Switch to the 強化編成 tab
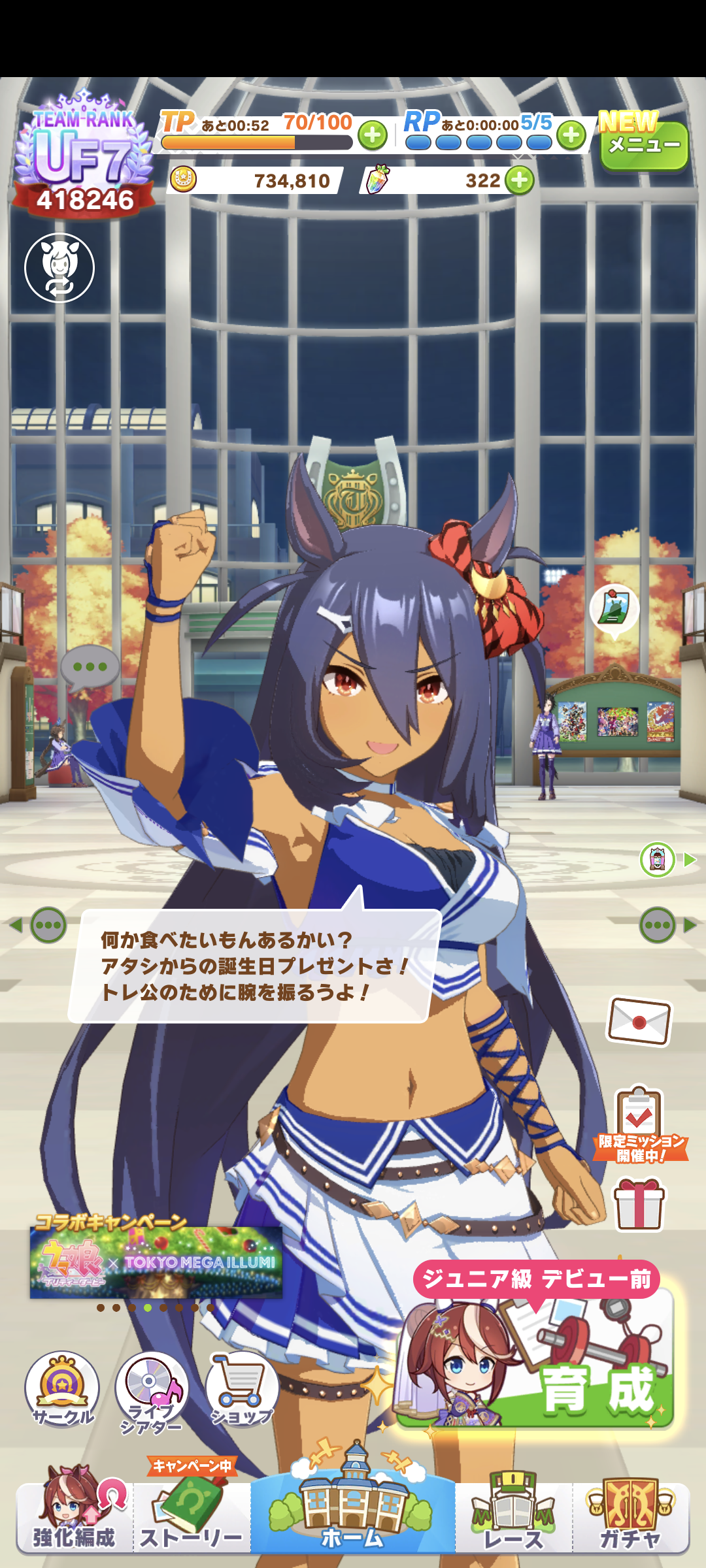This screenshot has width=706, height=1568. 75,1516
